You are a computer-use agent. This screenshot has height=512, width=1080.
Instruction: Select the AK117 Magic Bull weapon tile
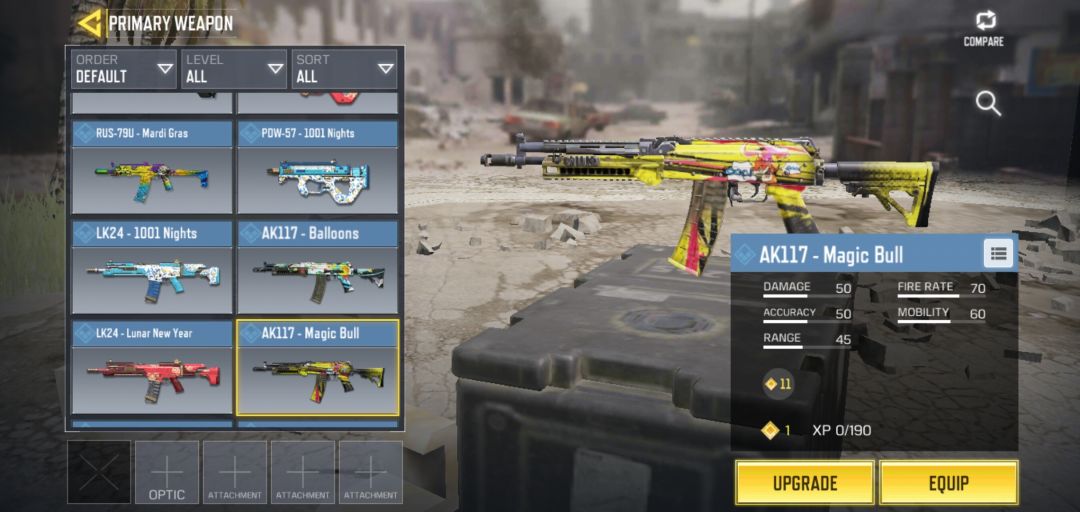point(318,368)
